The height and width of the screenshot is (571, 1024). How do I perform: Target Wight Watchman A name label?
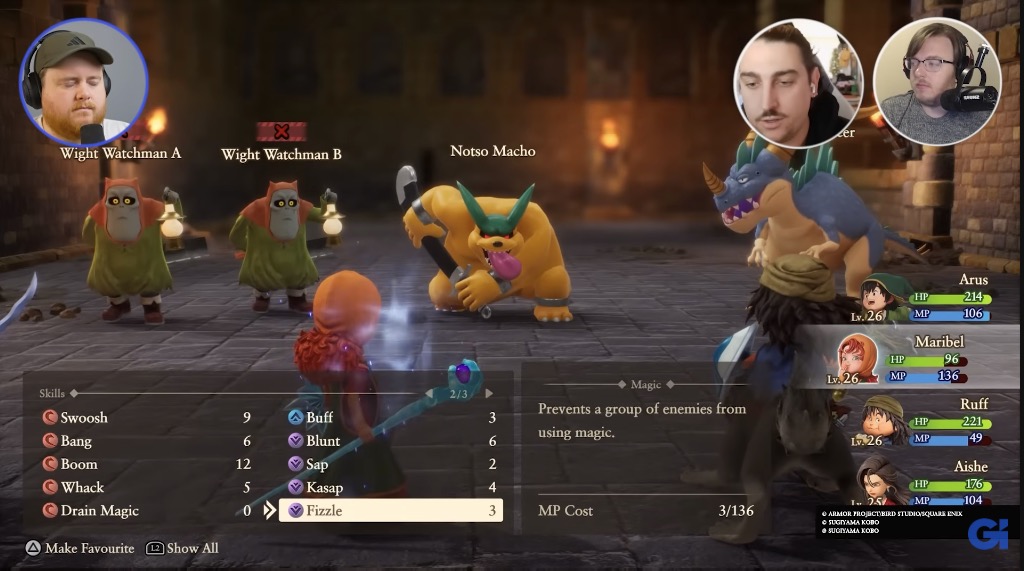tap(121, 153)
